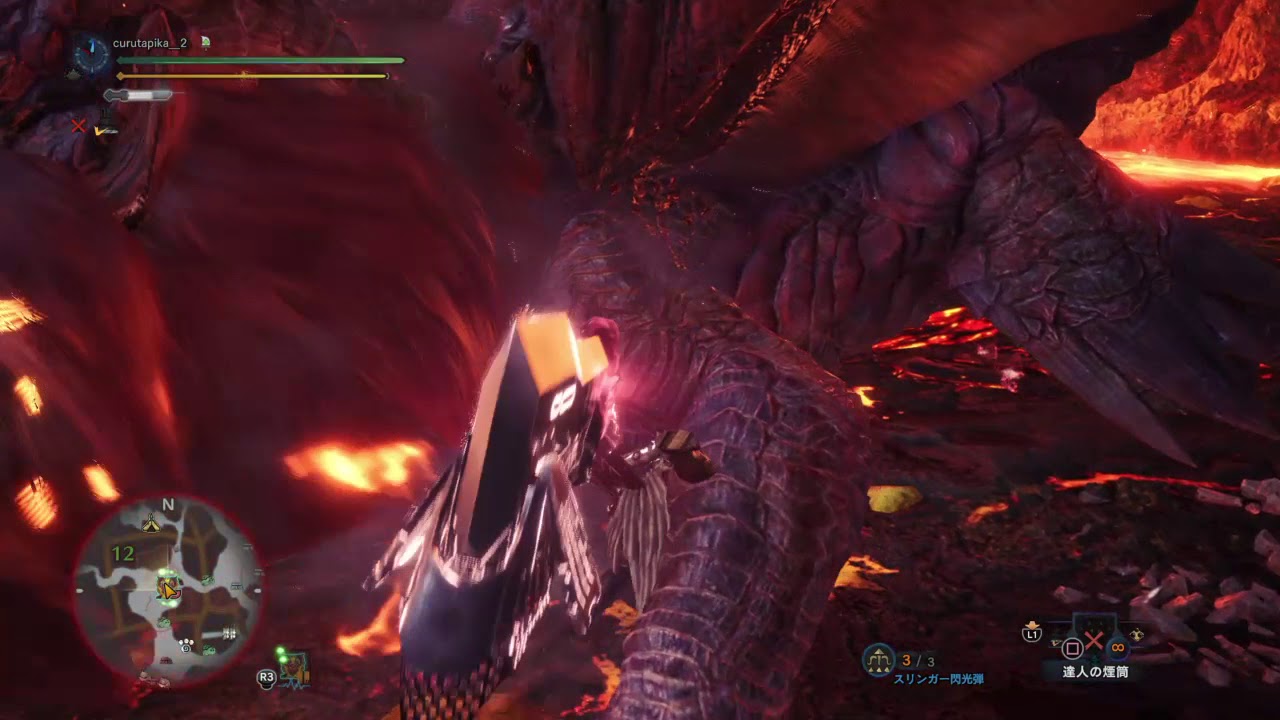
Task: Click the player name curutapika__2
Action: [150, 44]
